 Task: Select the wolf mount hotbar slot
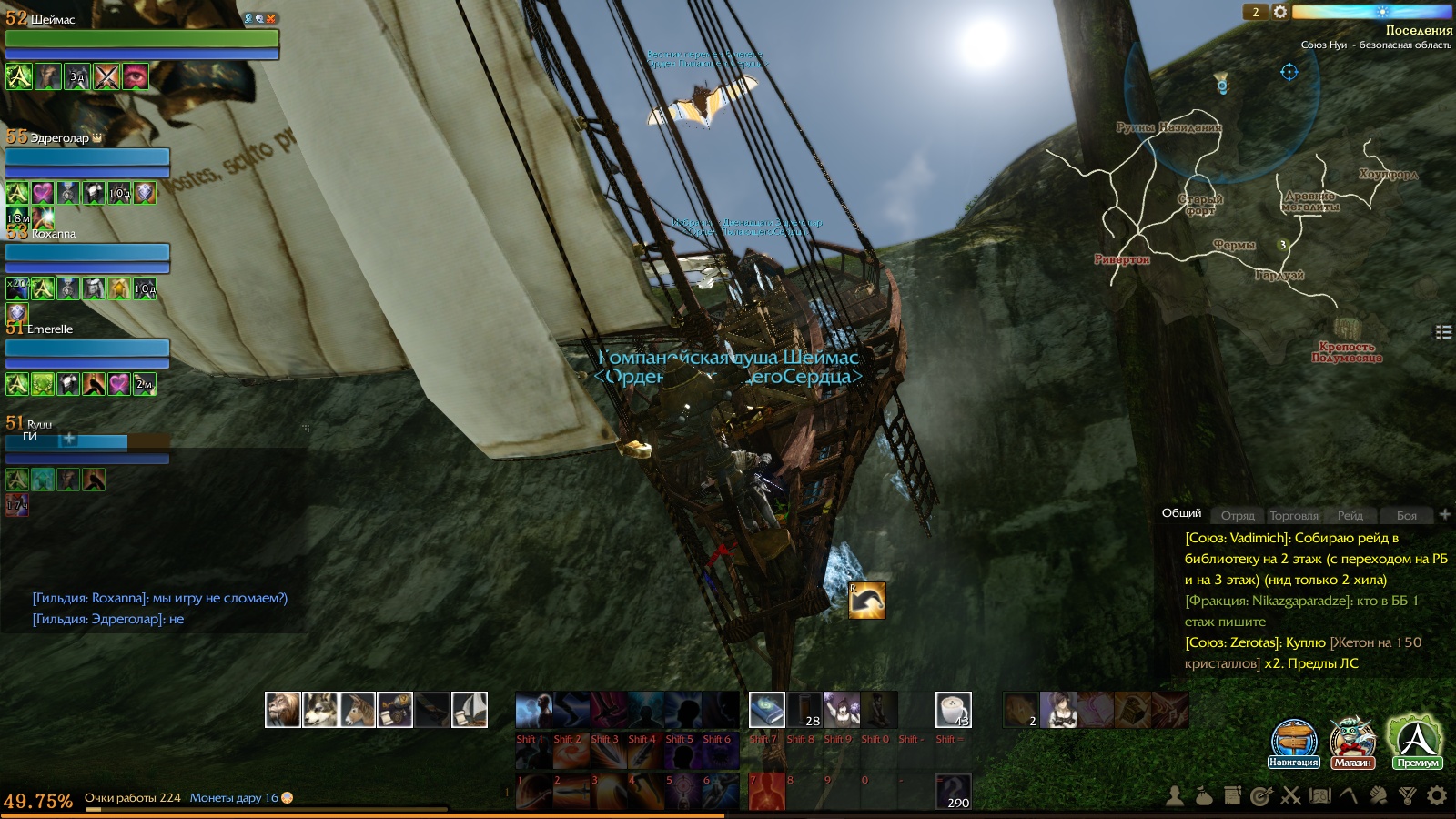tap(320, 710)
